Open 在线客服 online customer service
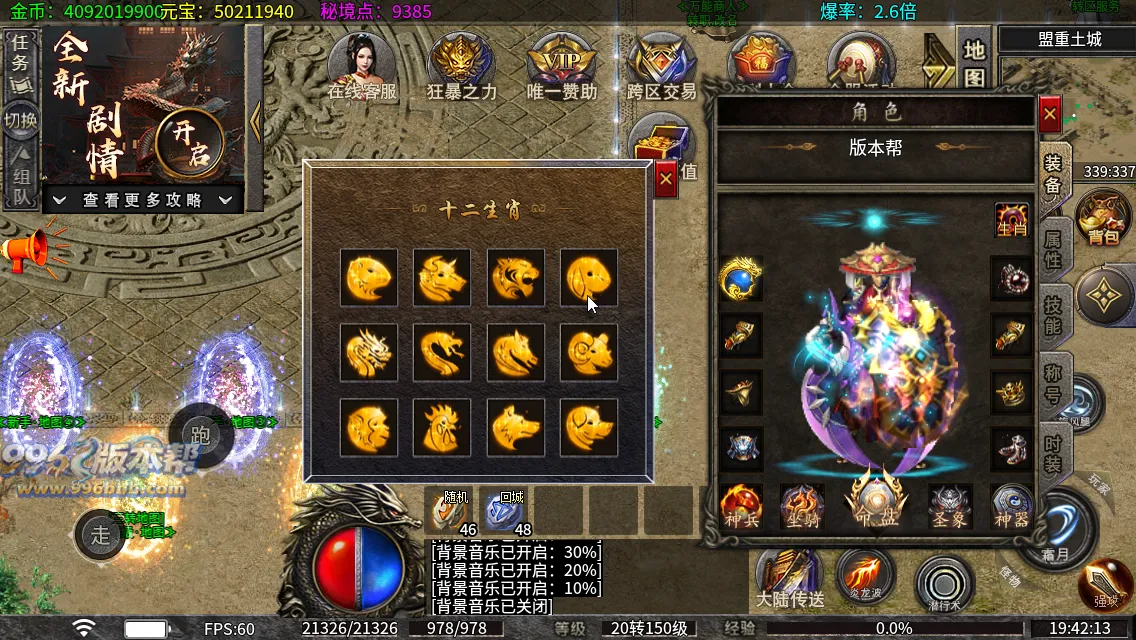Image resolution: width=1136 pixels, height=640 pixels. click(x=362, y=66)
